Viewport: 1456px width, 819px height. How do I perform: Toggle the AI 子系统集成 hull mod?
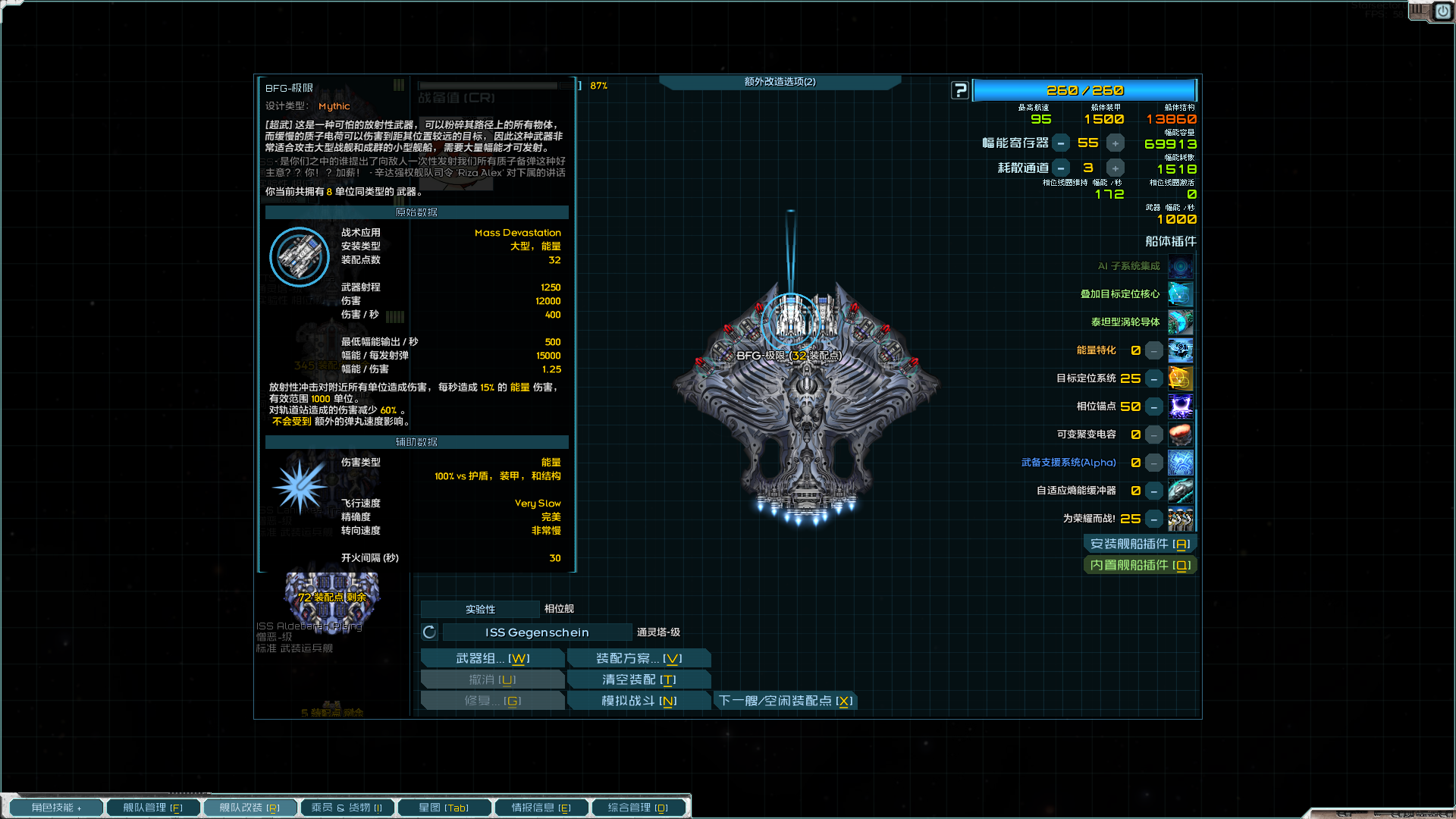(1181, 266)
